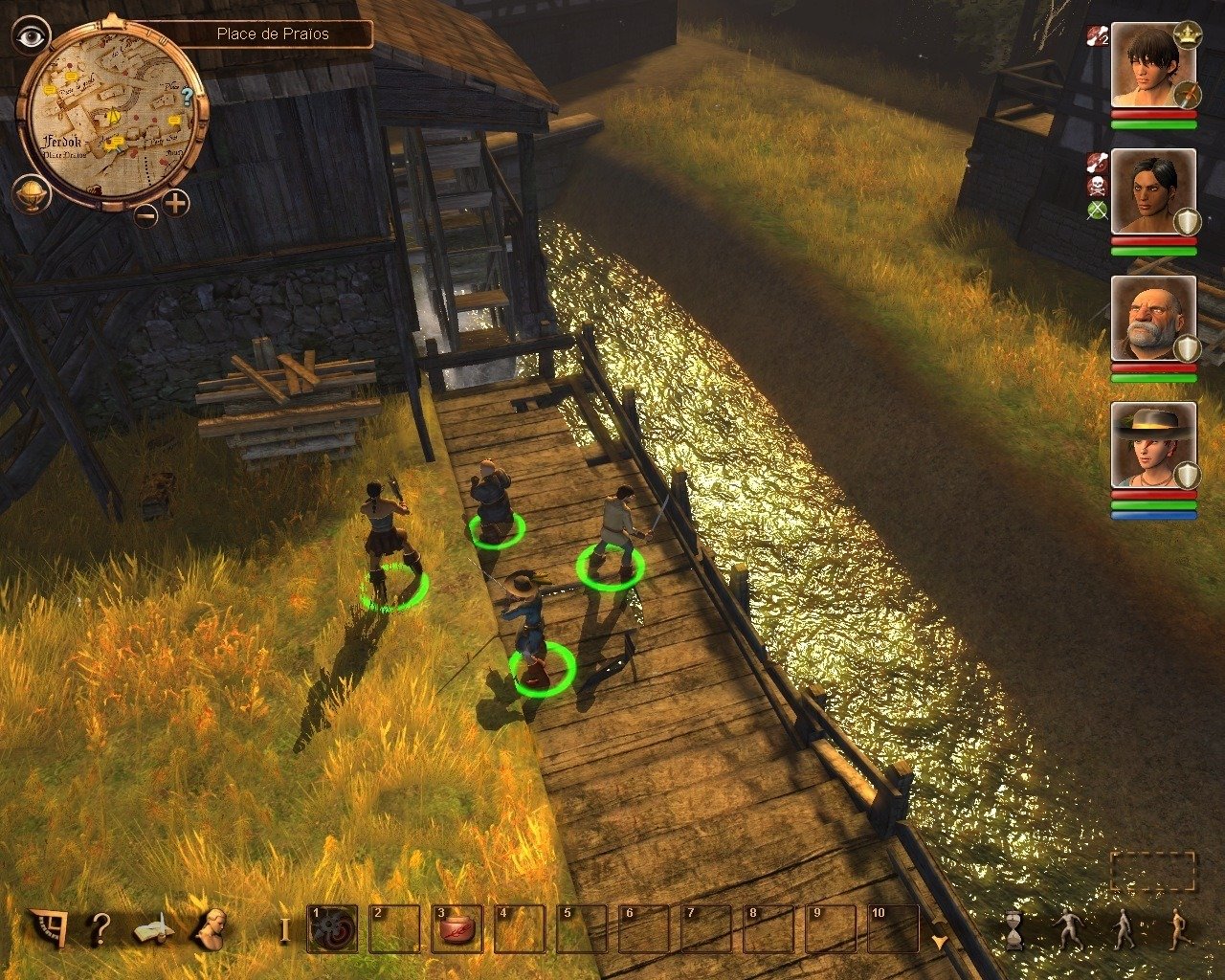Screen dimensions: 1225x980
Task: Select the amazon woman companion portrait
Action: [x=1152, y=191]
